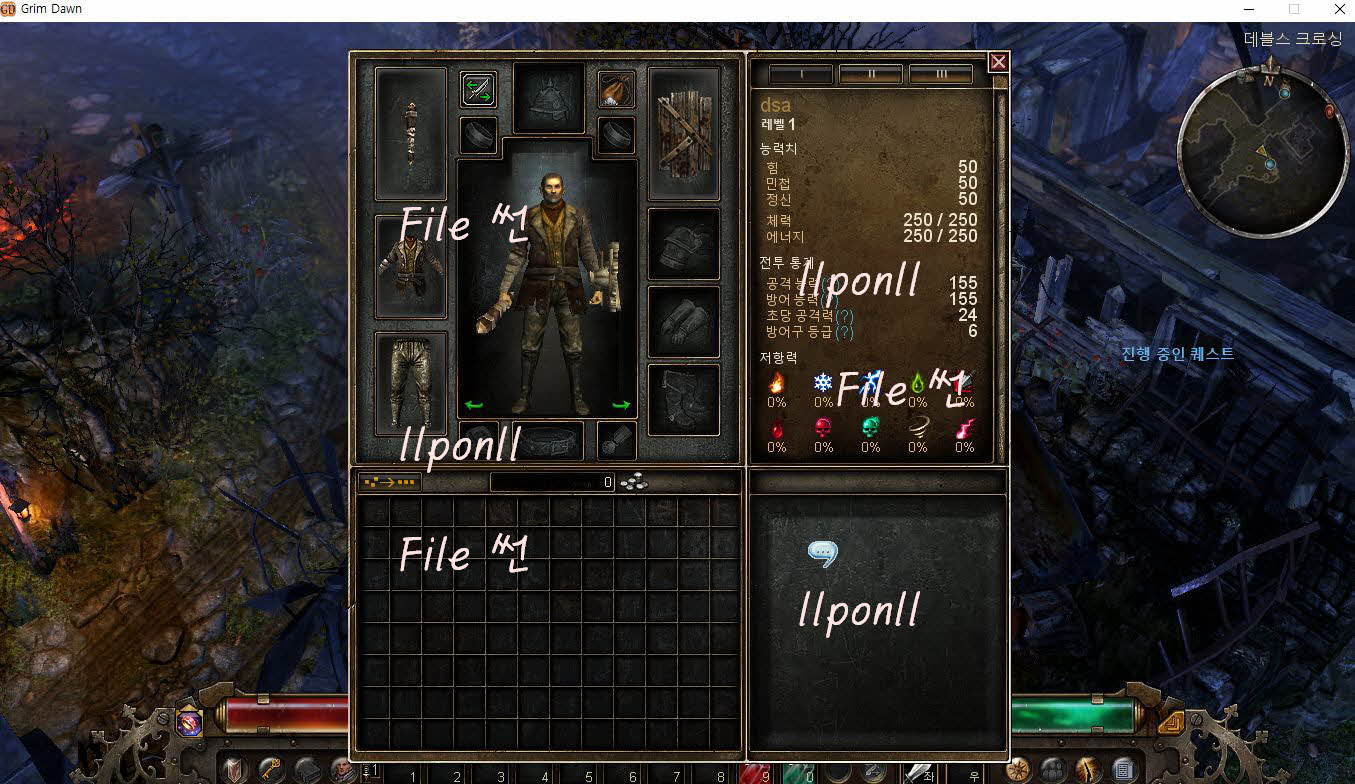Rotate character model with left green arrow

[x=474, y=405]
